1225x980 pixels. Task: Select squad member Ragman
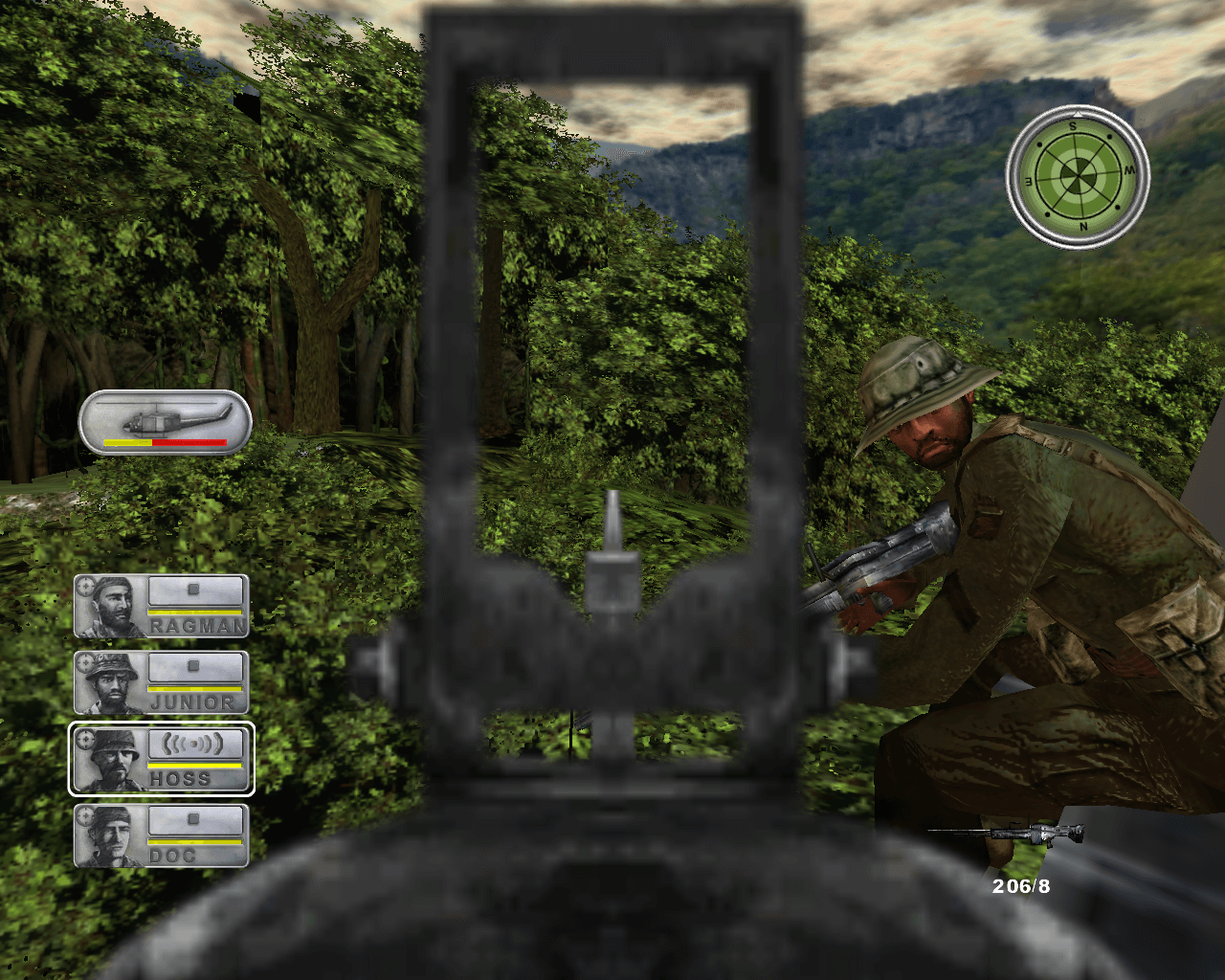162,606
